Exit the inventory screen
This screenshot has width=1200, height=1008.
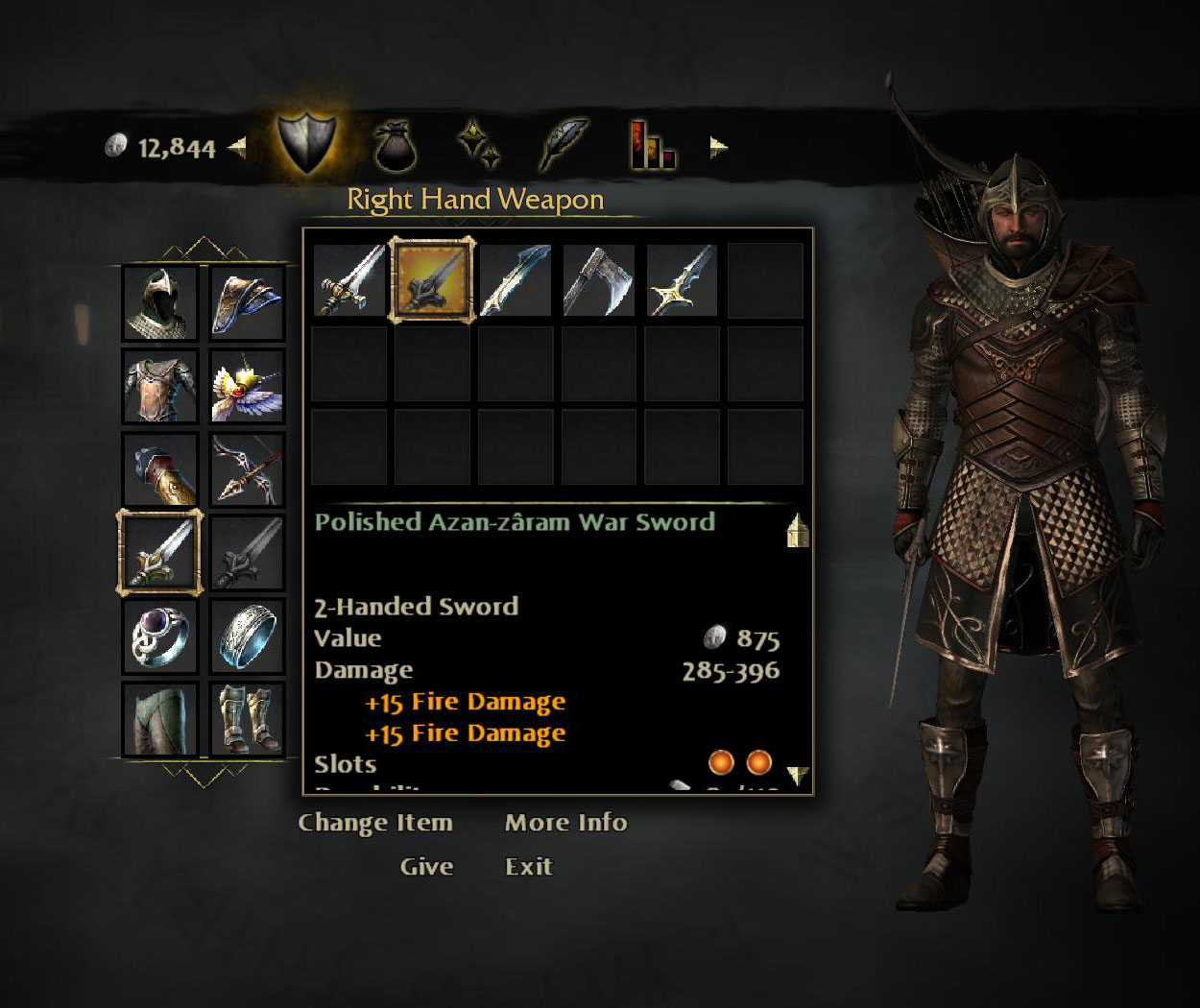click(528, 867)
